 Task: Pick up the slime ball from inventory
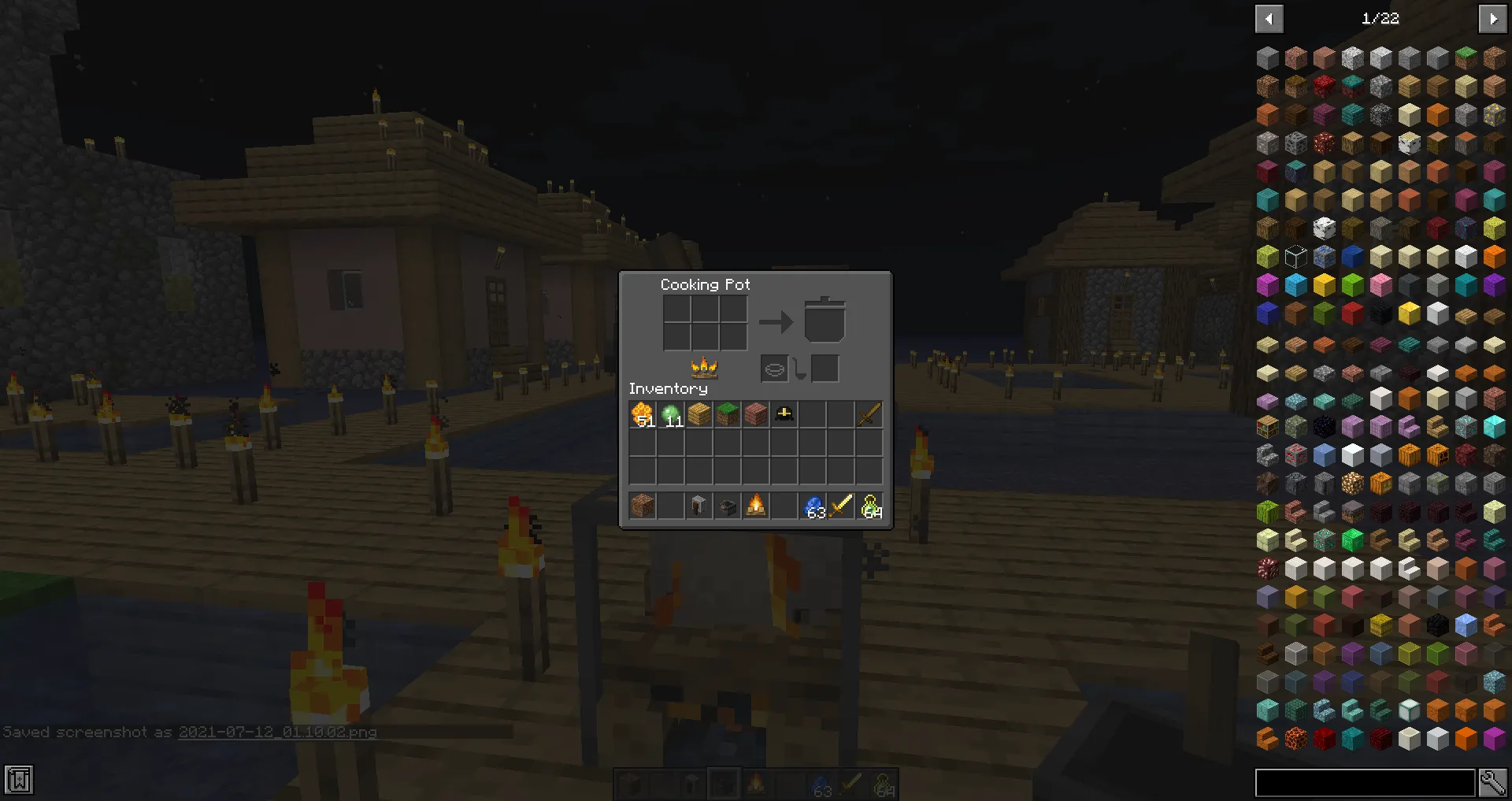pos(670,414)
